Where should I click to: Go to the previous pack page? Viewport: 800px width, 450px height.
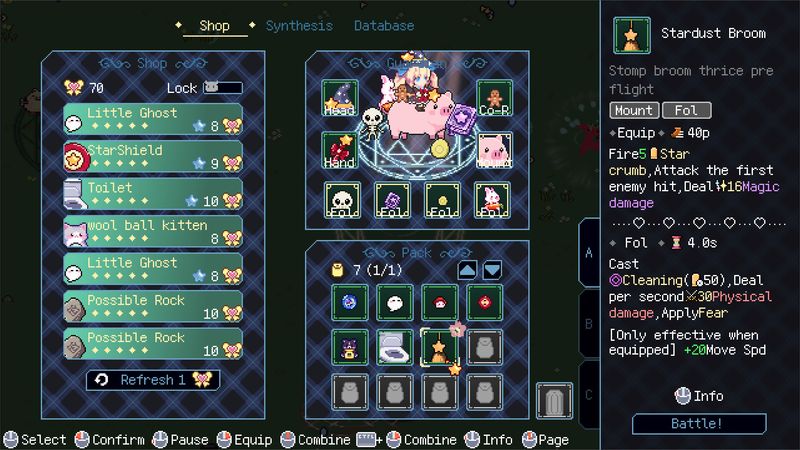(467, 270)
